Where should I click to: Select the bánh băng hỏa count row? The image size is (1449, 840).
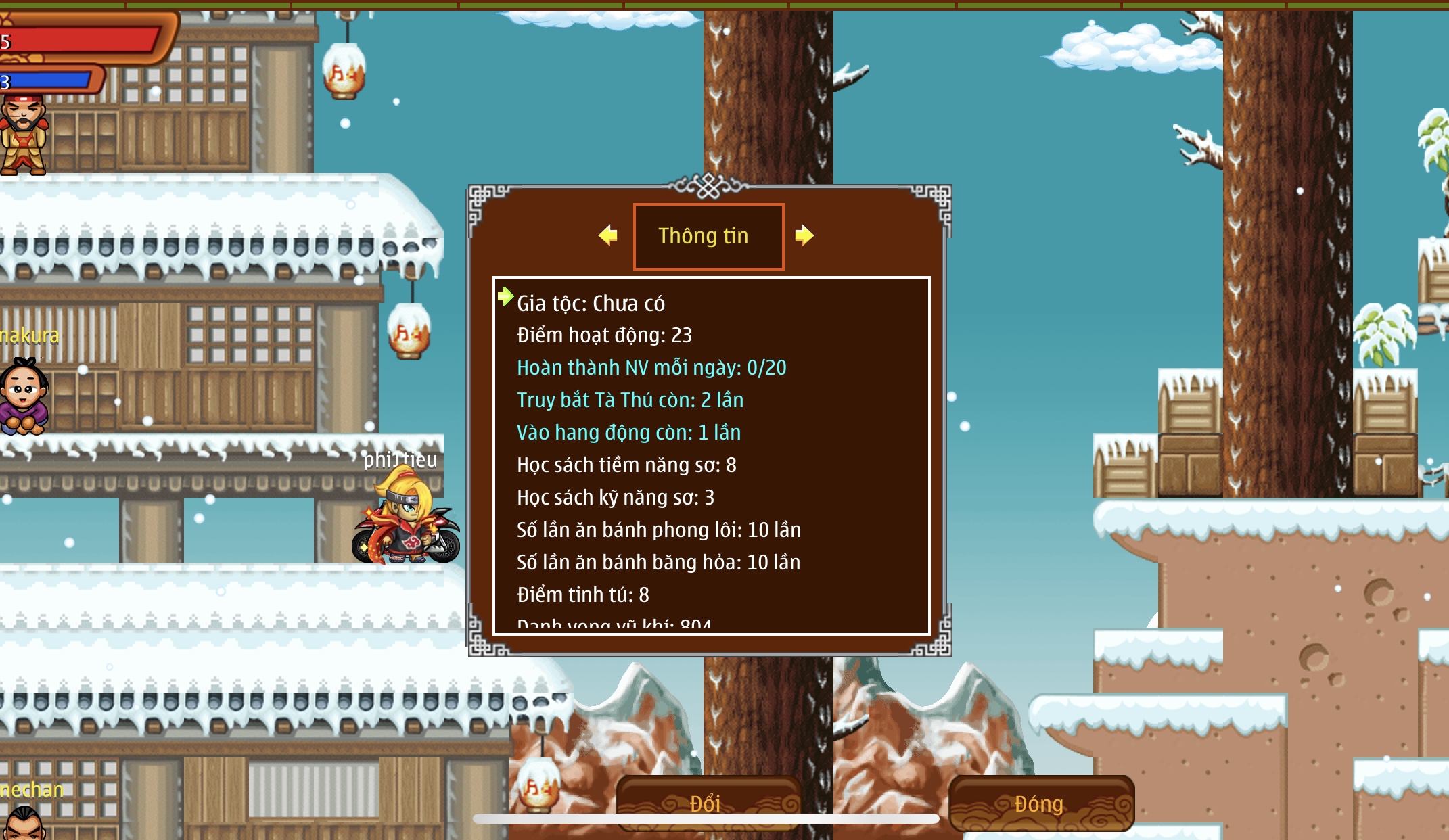coord(658,563)
